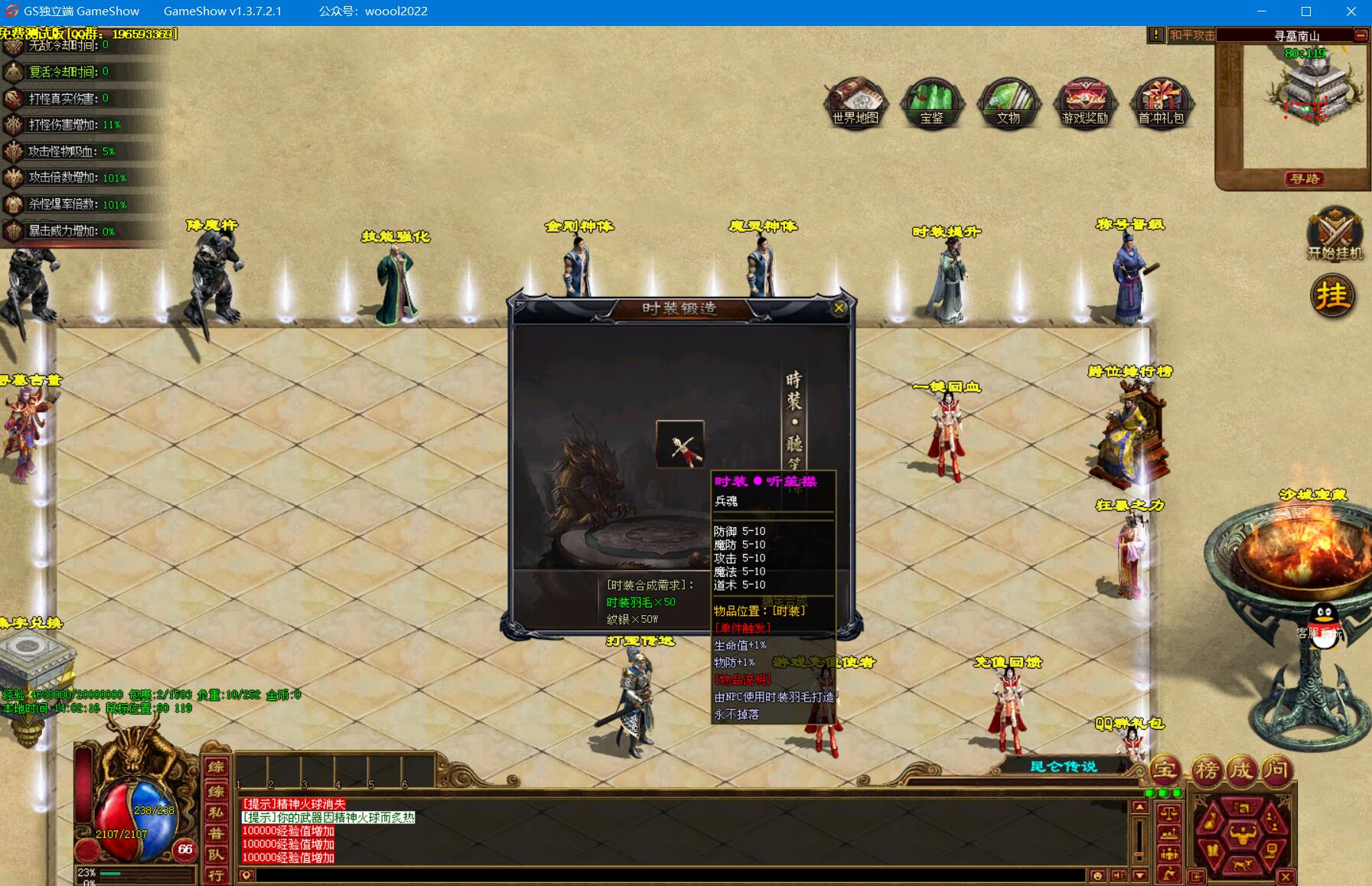The height and width of the screenshot is (886, 1372).
Task: Click the round 挂 button
Action: point(1332,295)
